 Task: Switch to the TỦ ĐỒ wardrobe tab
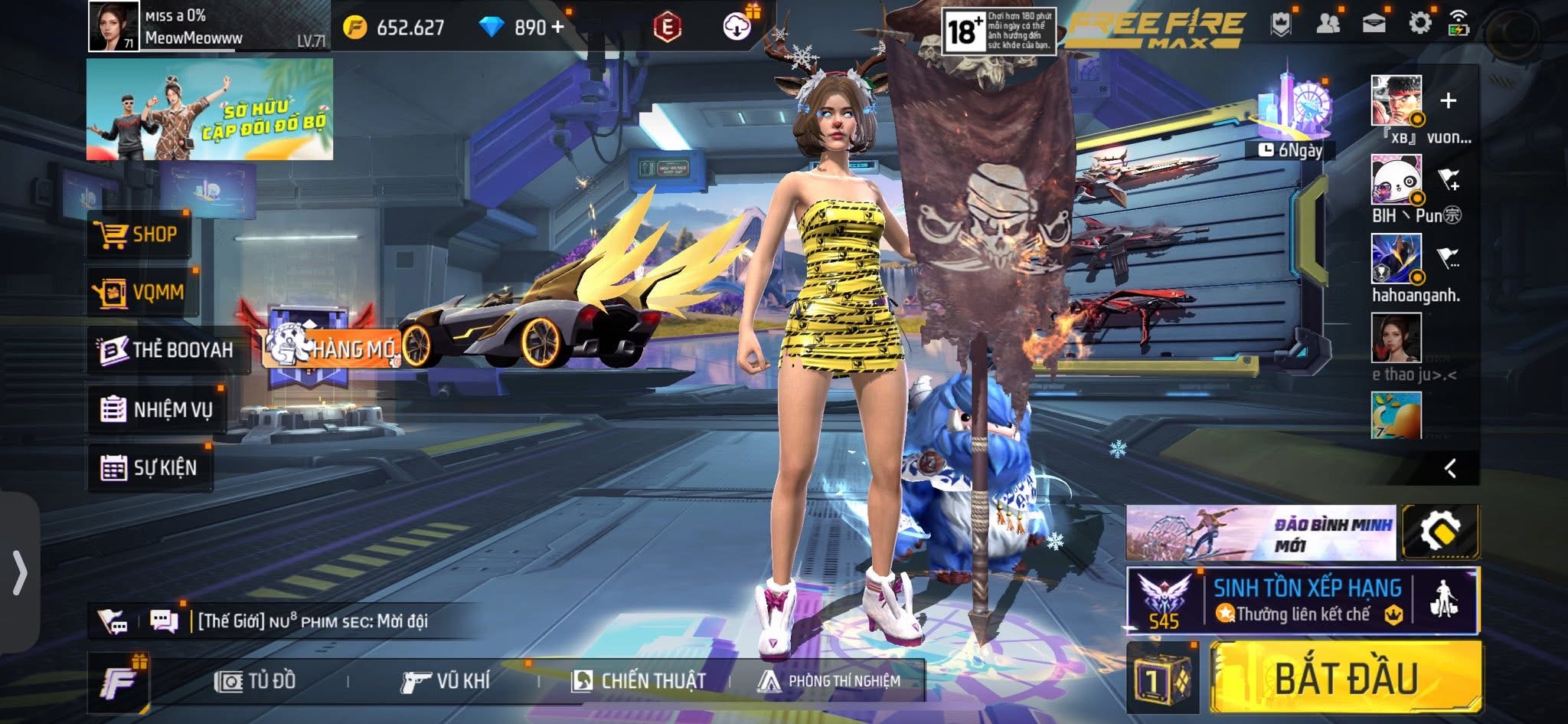(256, 681)
